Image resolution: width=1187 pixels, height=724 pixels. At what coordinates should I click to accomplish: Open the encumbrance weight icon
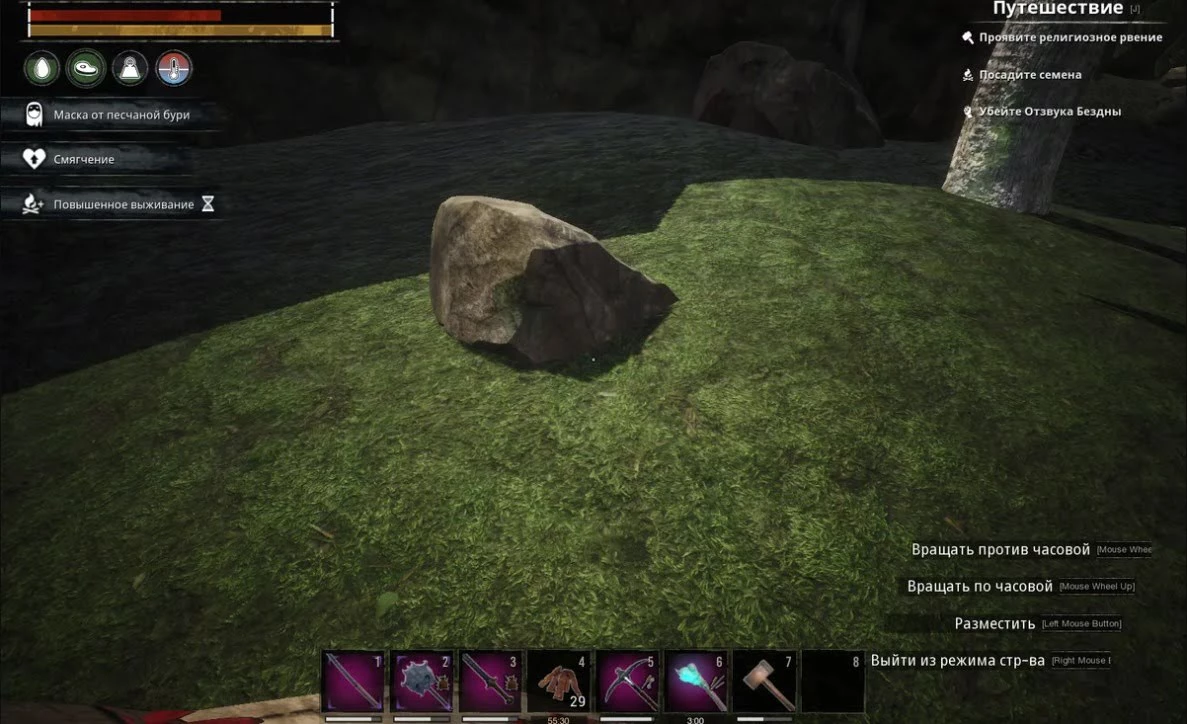click(130, 68)
